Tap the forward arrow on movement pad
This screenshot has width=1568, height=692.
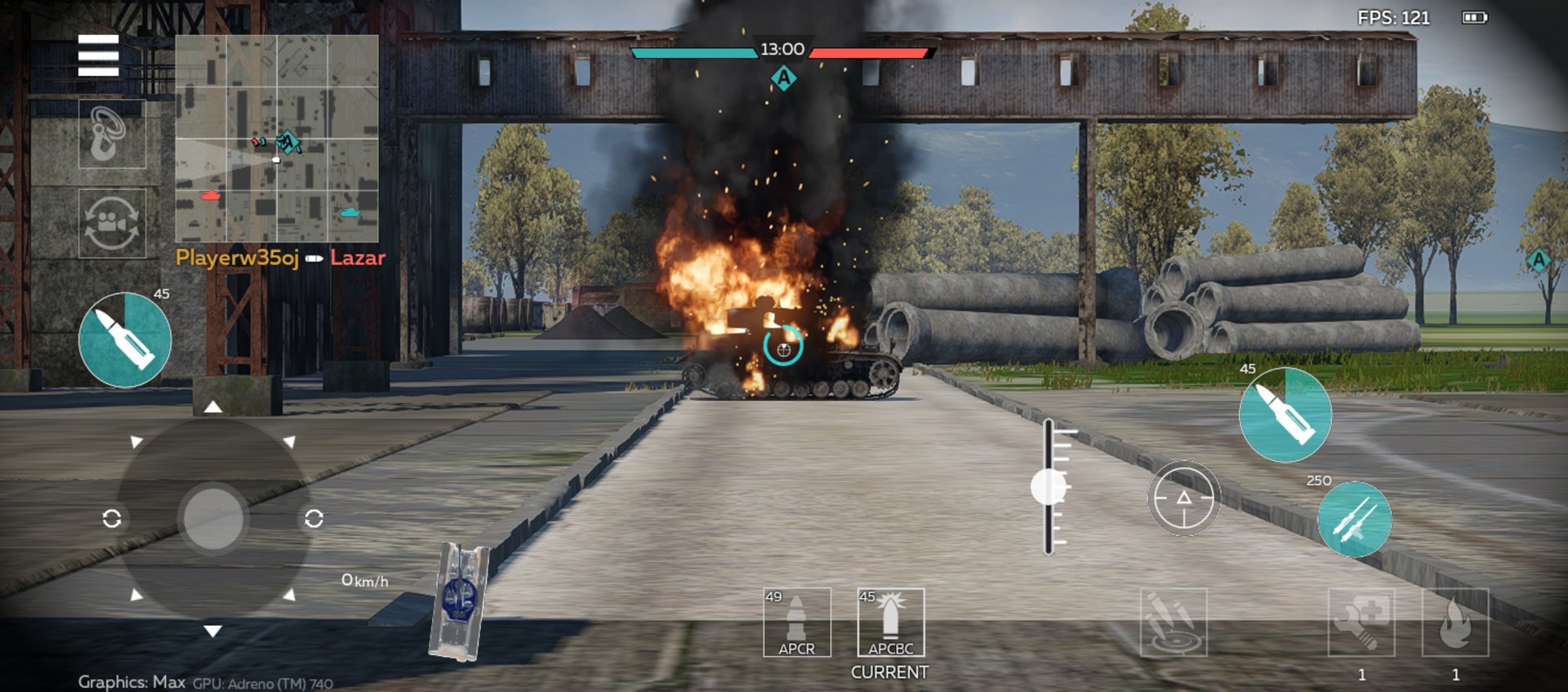coord(212,407)
